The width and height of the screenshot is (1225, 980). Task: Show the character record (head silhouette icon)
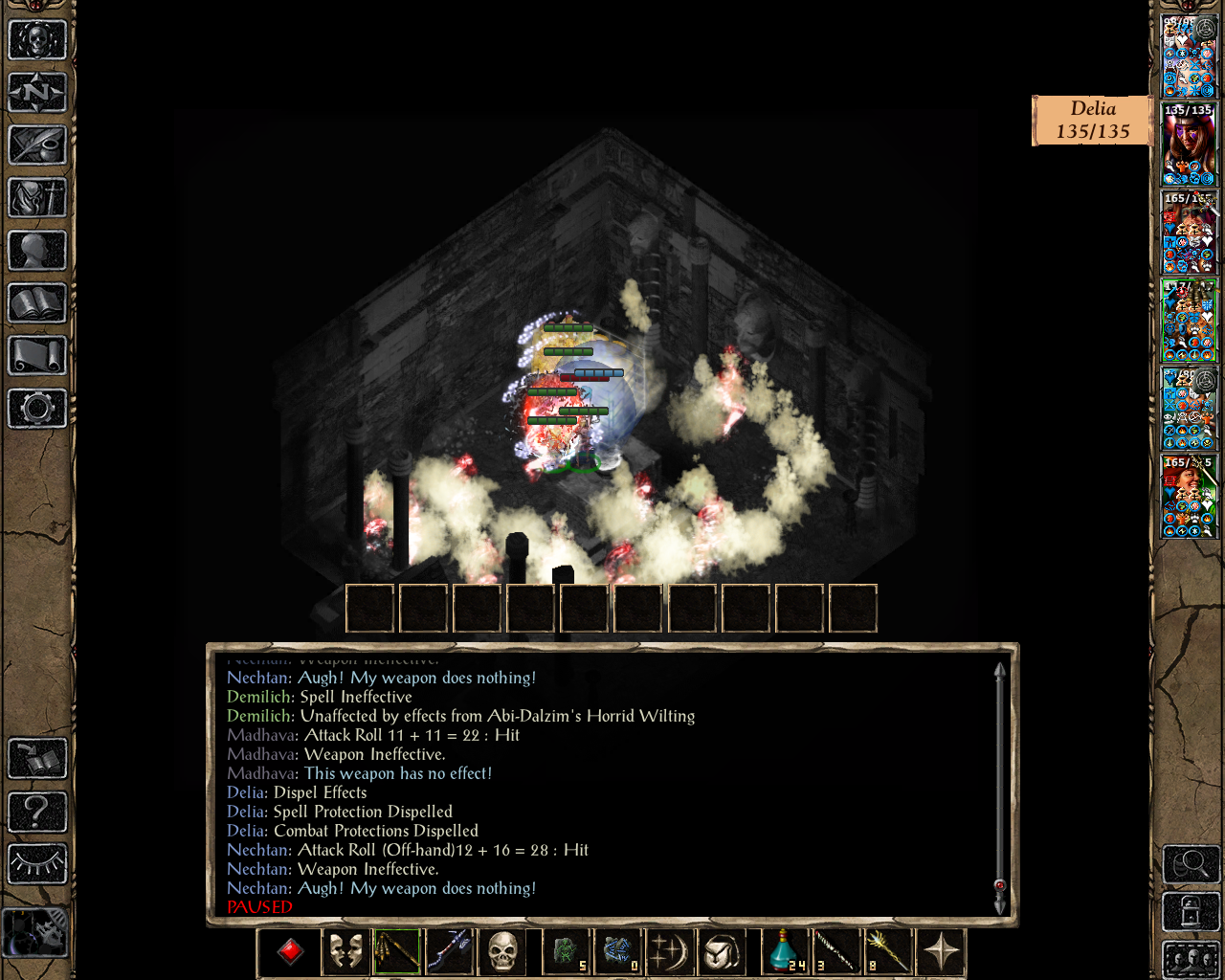[37, 251]
